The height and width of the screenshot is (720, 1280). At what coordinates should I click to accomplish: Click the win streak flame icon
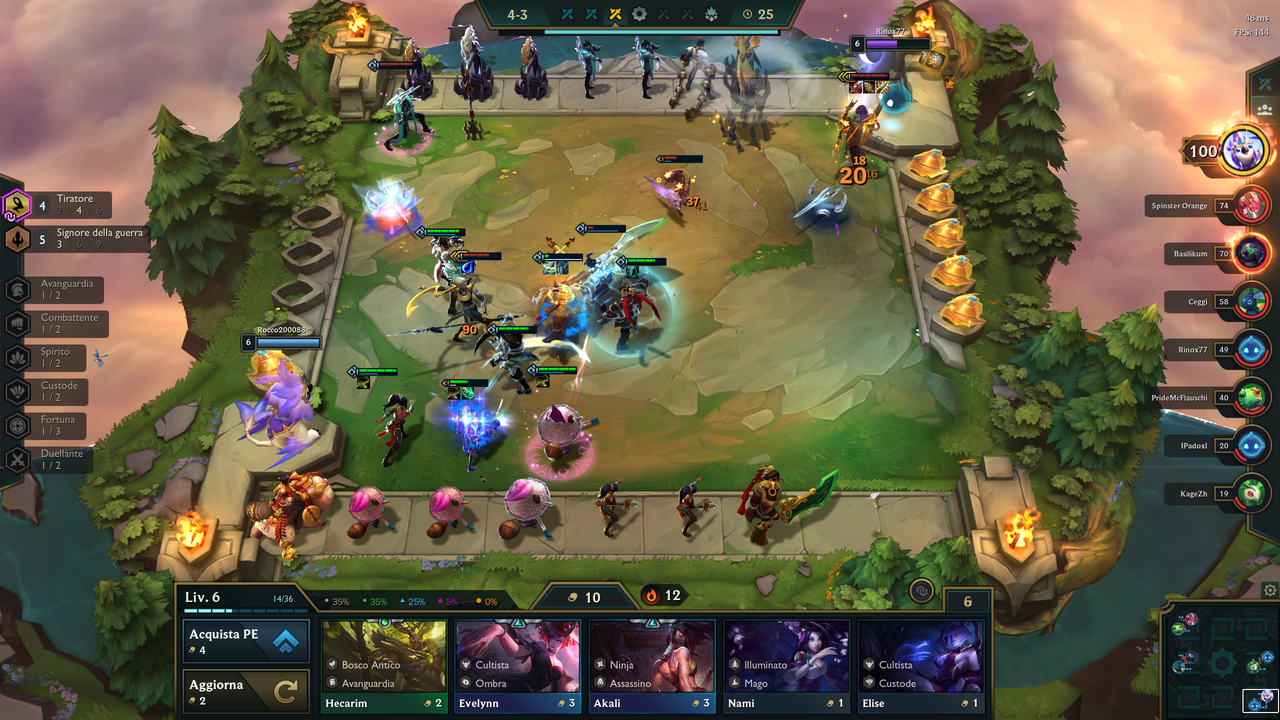(650, 595)
